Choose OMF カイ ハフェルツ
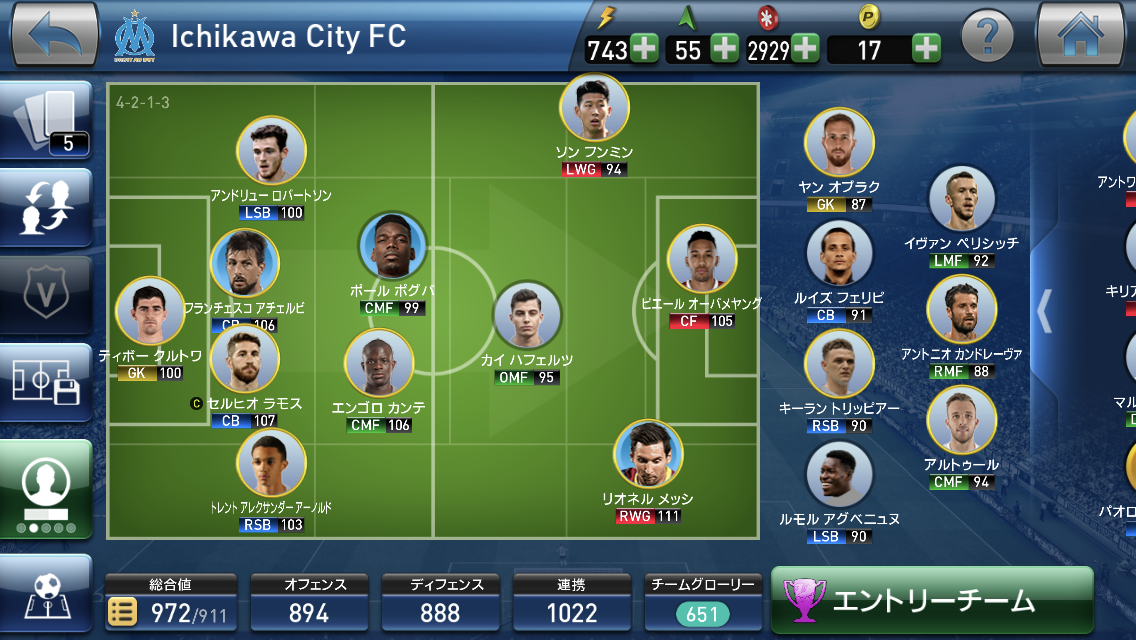Screen dimensions: 1136x640 pyautogui.click(x=527, y=316)
